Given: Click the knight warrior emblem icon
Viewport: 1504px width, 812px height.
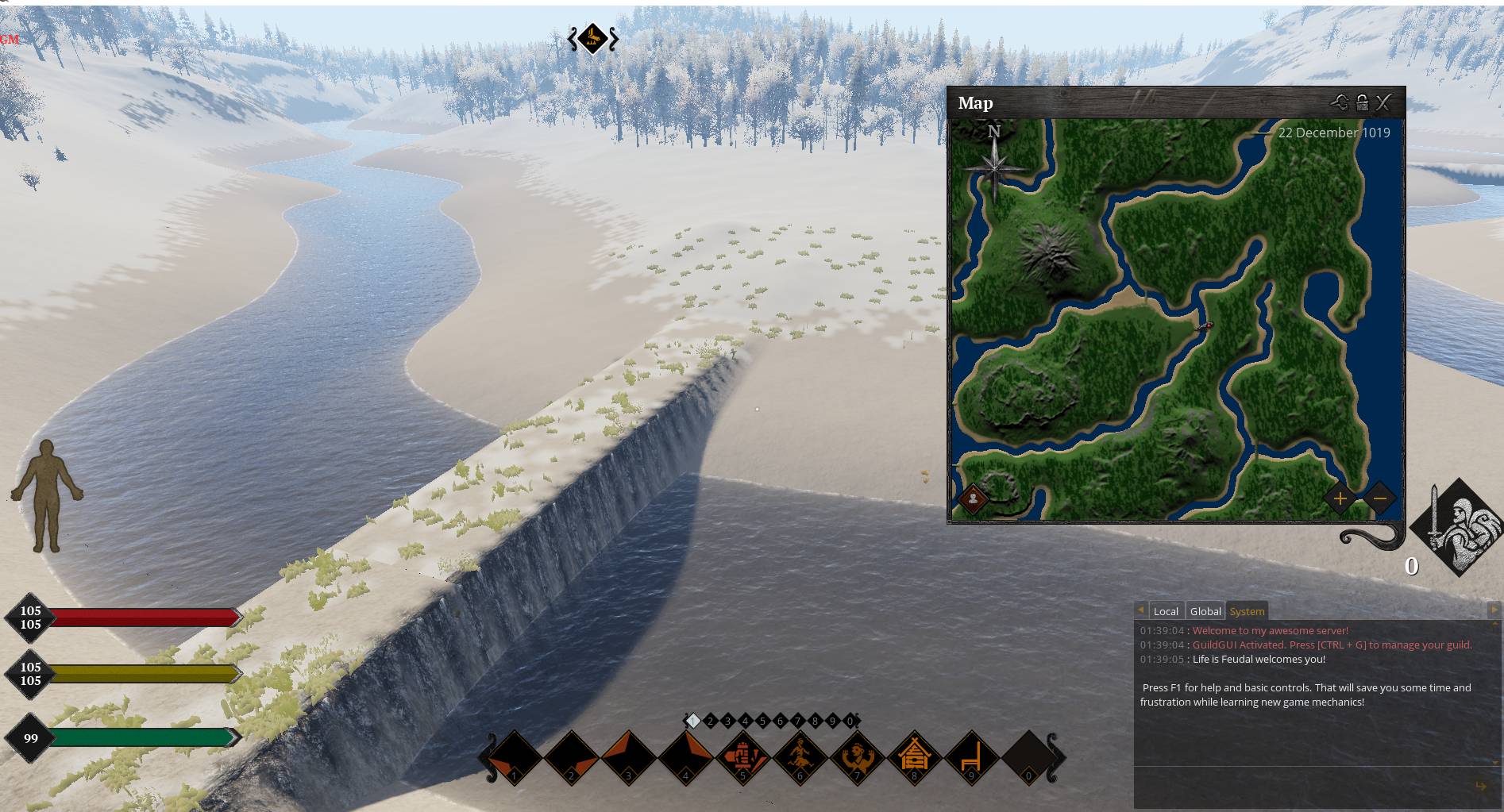Looking at the screenshot, I should pos(1460,527).
